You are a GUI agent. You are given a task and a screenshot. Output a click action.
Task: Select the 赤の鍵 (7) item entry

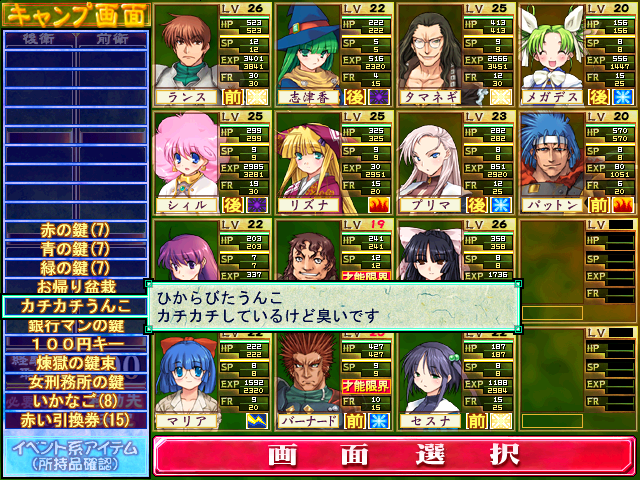(x=75, y=230)
